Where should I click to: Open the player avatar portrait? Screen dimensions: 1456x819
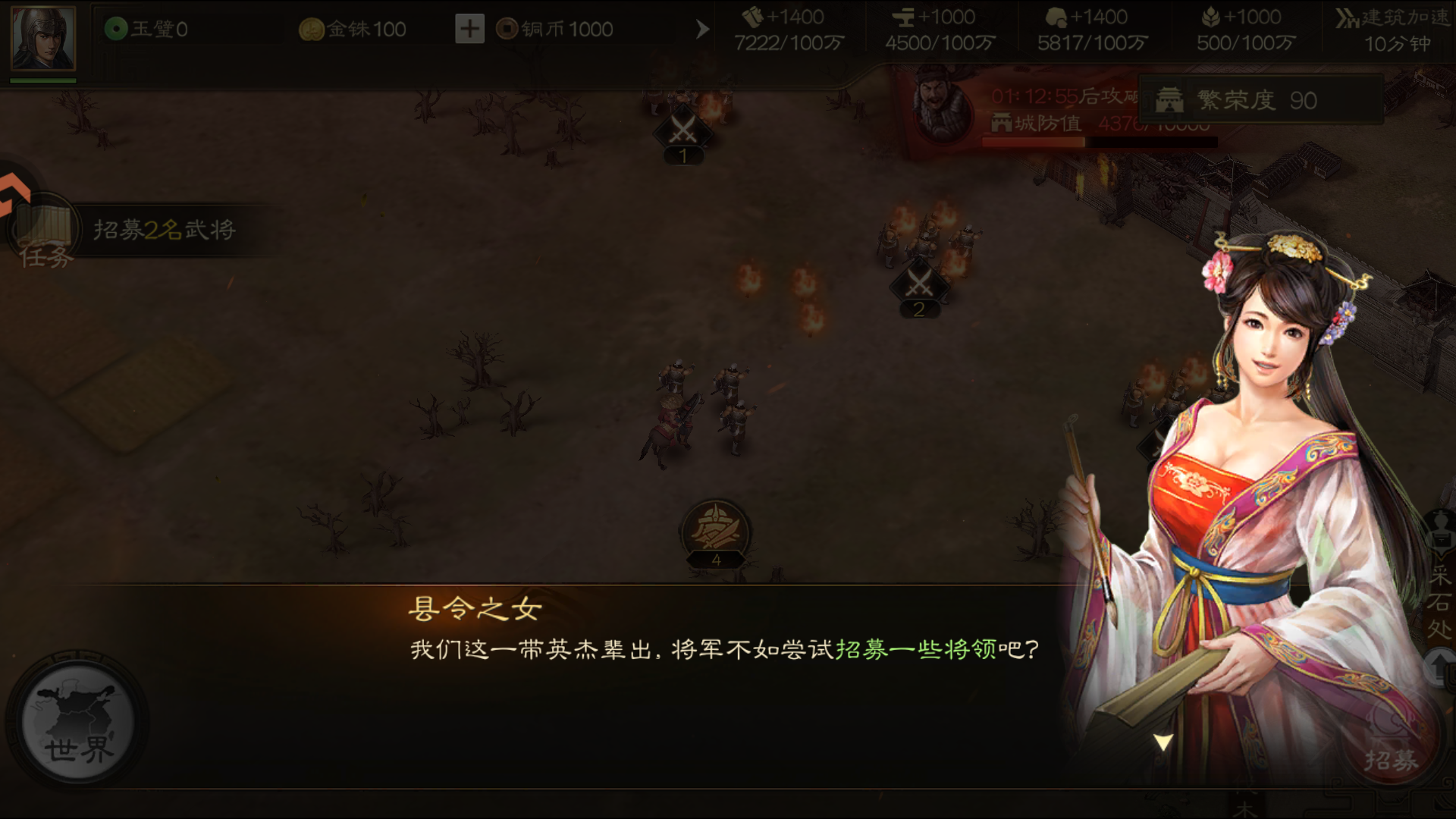(x=42, y=39)
